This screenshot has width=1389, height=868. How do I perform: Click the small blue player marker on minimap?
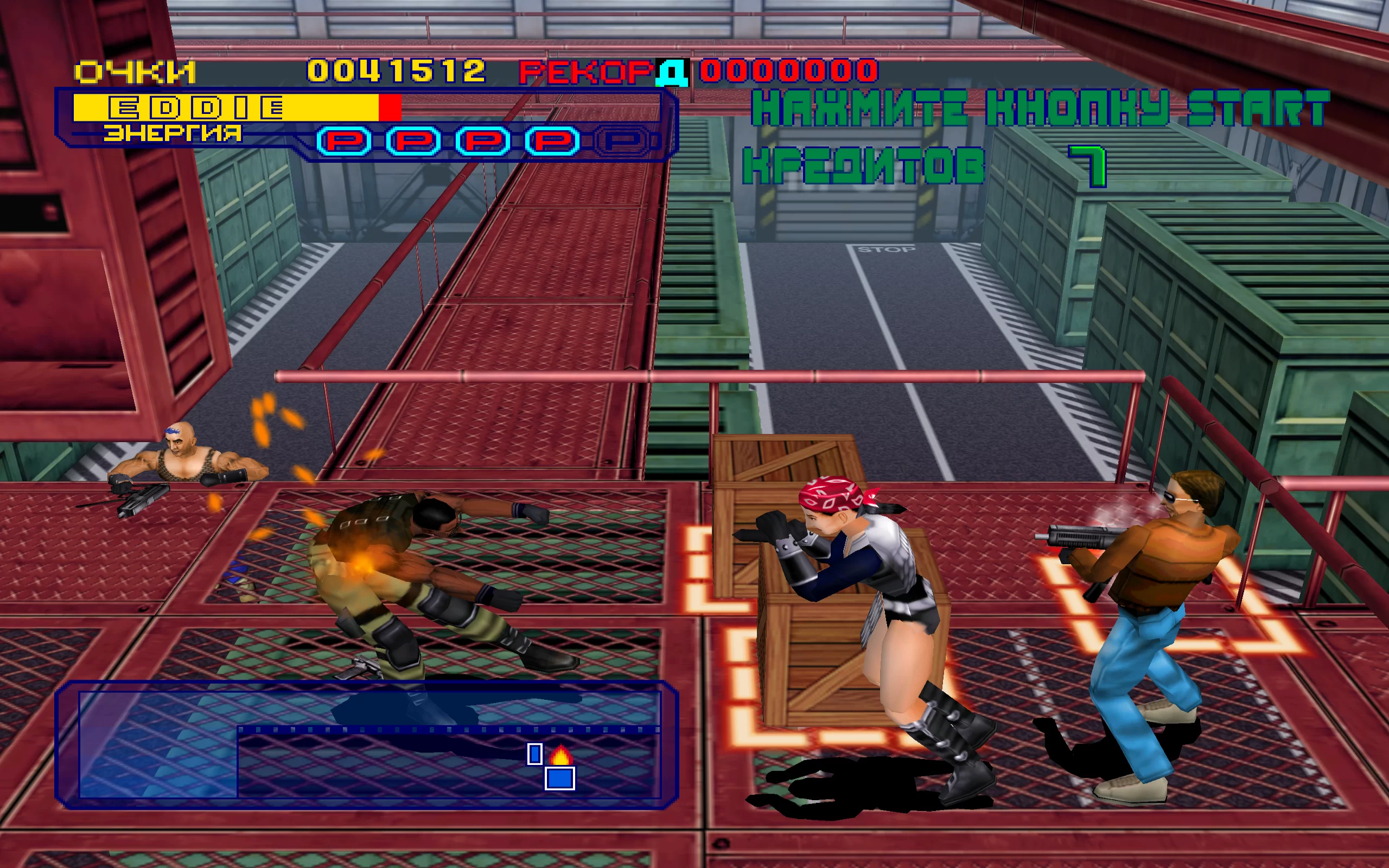click(535, 754)
